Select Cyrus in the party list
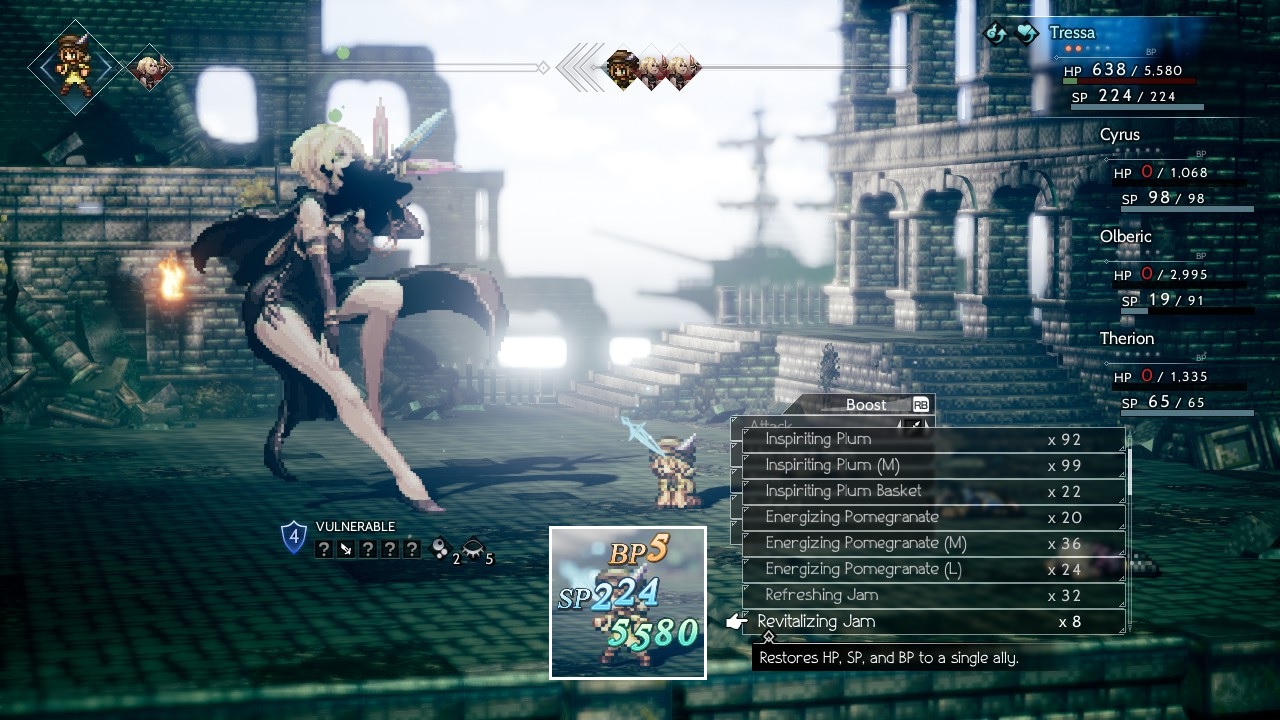The image size is (1280, 720). pyautogui.click(x=1170, y=170)
